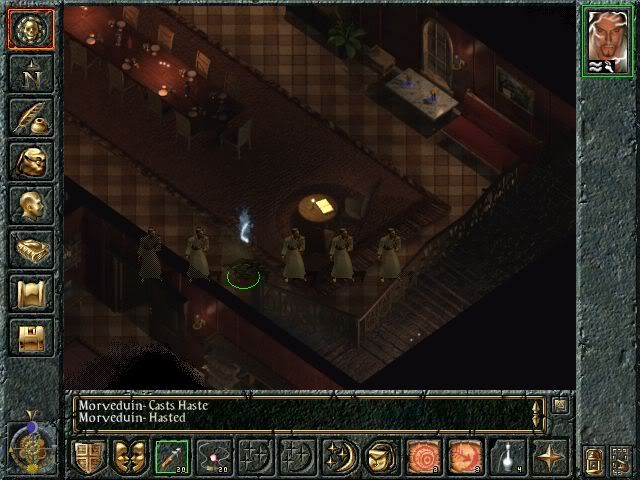Show character record using bald bust button
The image size is (640, 480).
(x=30, y=206)
